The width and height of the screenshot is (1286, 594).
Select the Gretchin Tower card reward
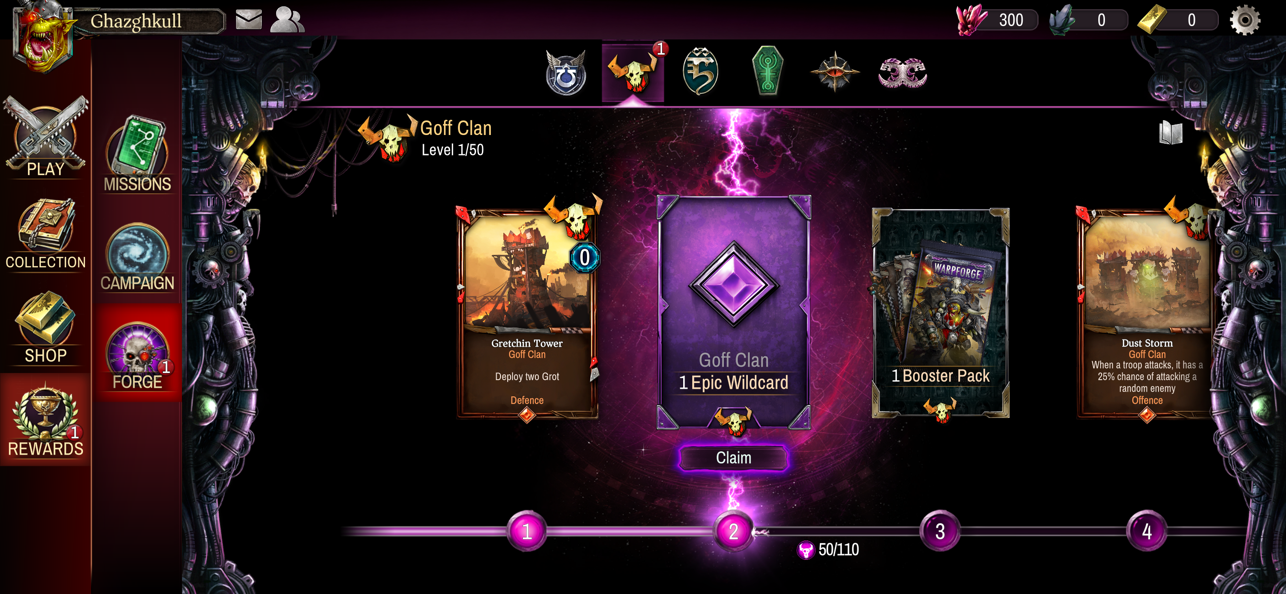point(528,313)
